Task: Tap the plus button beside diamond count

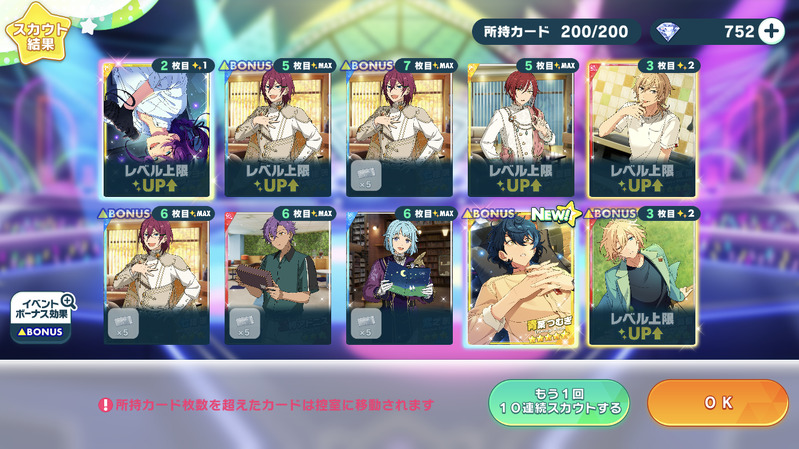Action: pos(771,31)
